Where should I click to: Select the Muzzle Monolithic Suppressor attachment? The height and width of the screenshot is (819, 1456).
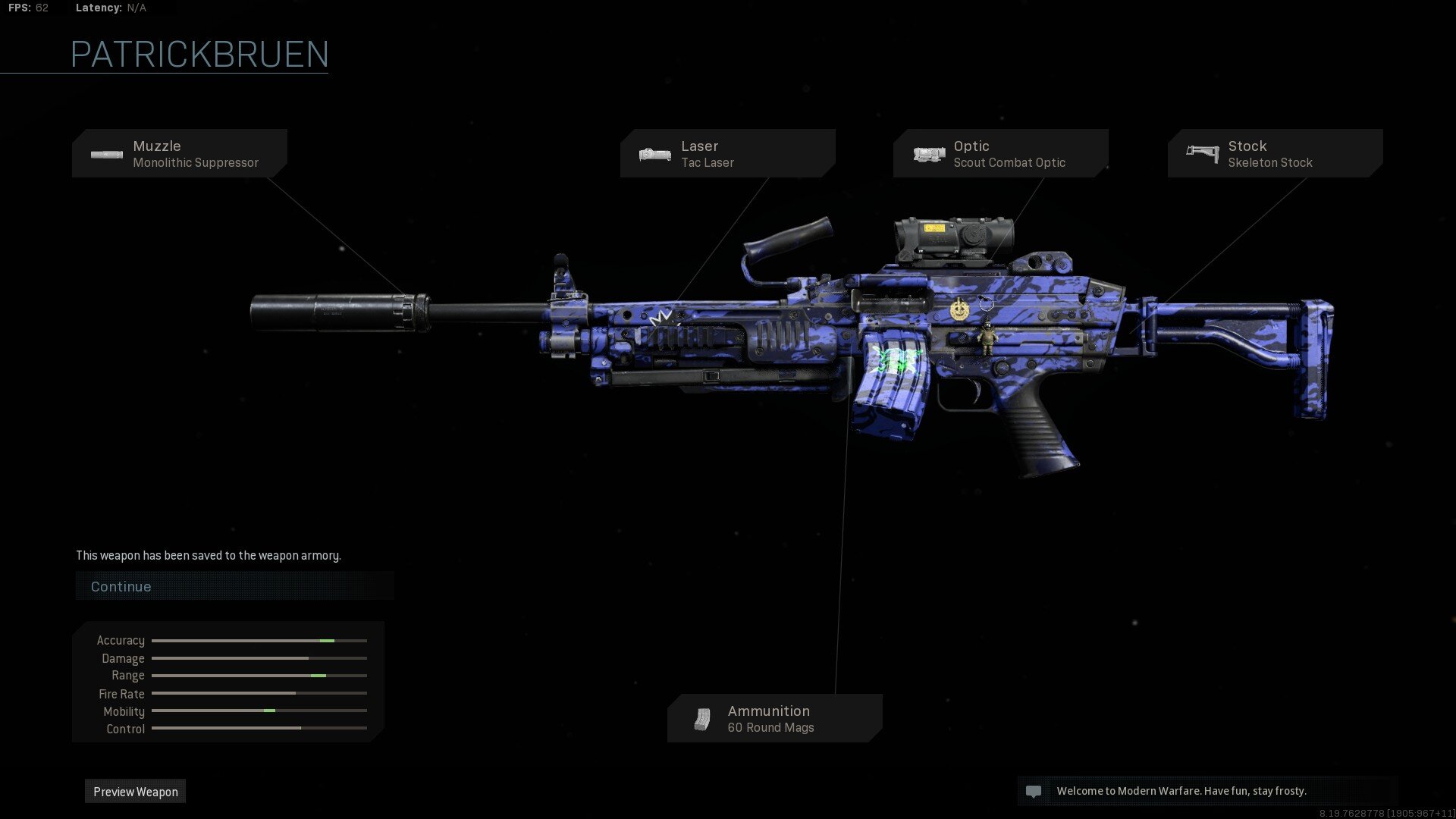(180, 154)
